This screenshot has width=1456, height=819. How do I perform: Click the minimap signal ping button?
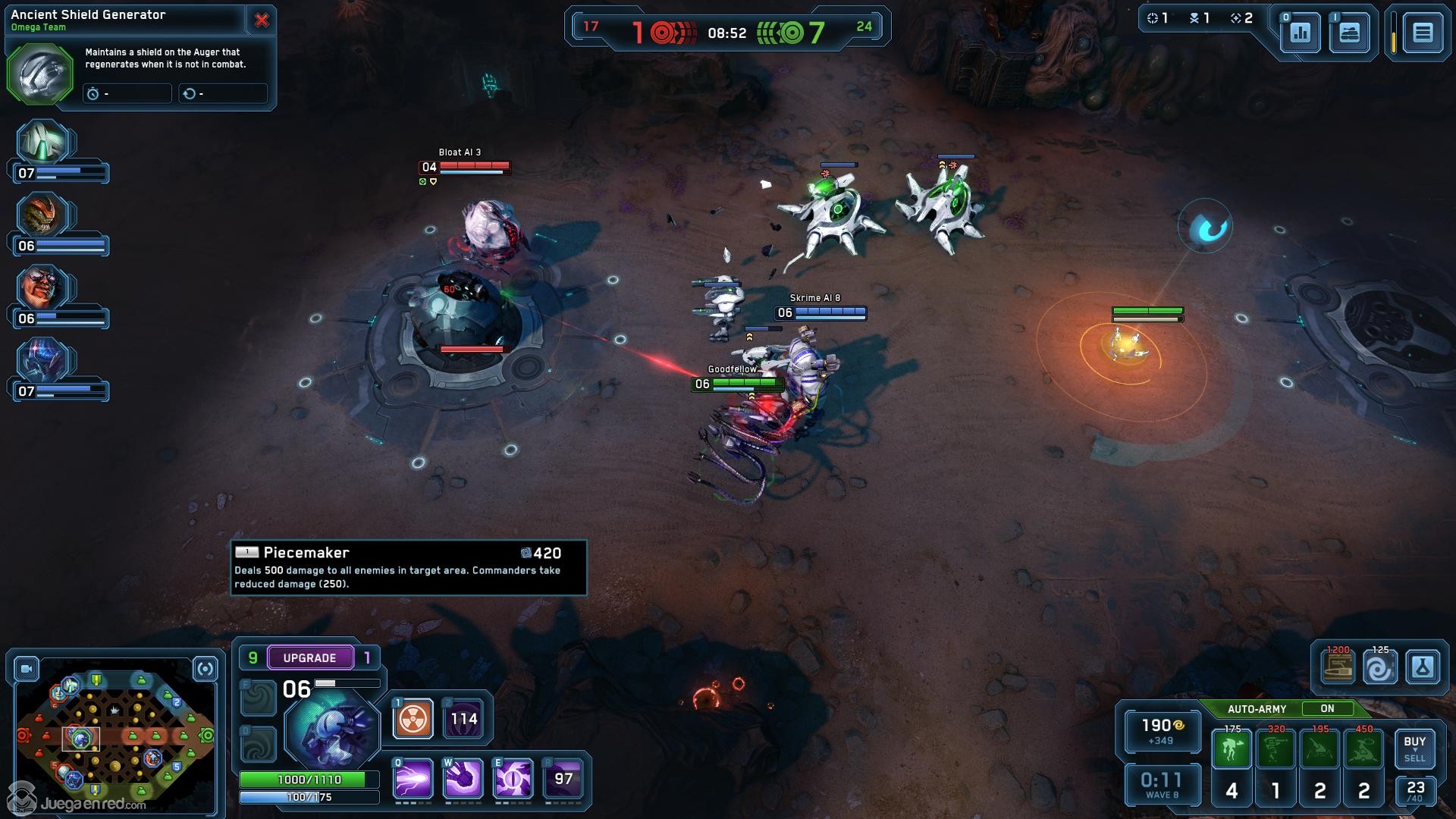click(205, 669)
